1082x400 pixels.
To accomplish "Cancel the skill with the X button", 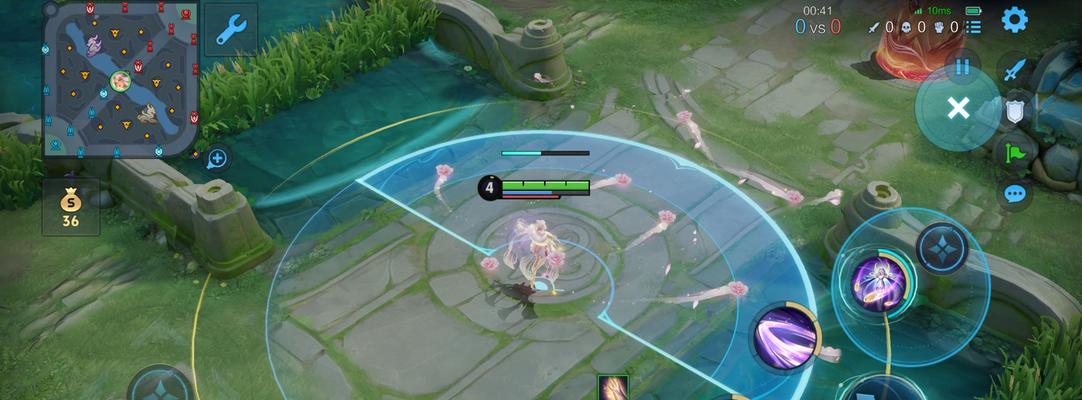I will (957, 108).
